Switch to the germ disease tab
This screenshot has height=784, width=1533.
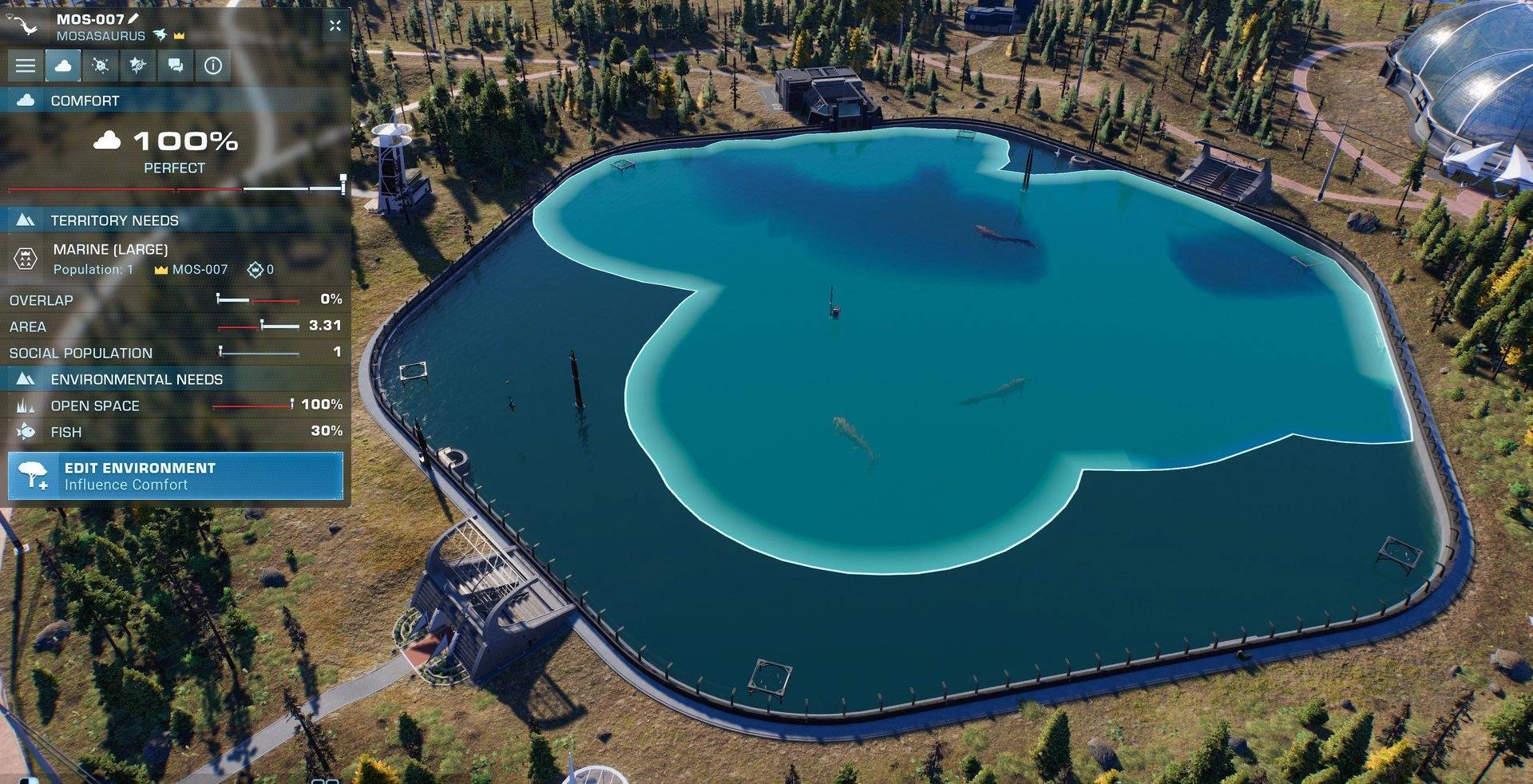[x=101, y=65]
